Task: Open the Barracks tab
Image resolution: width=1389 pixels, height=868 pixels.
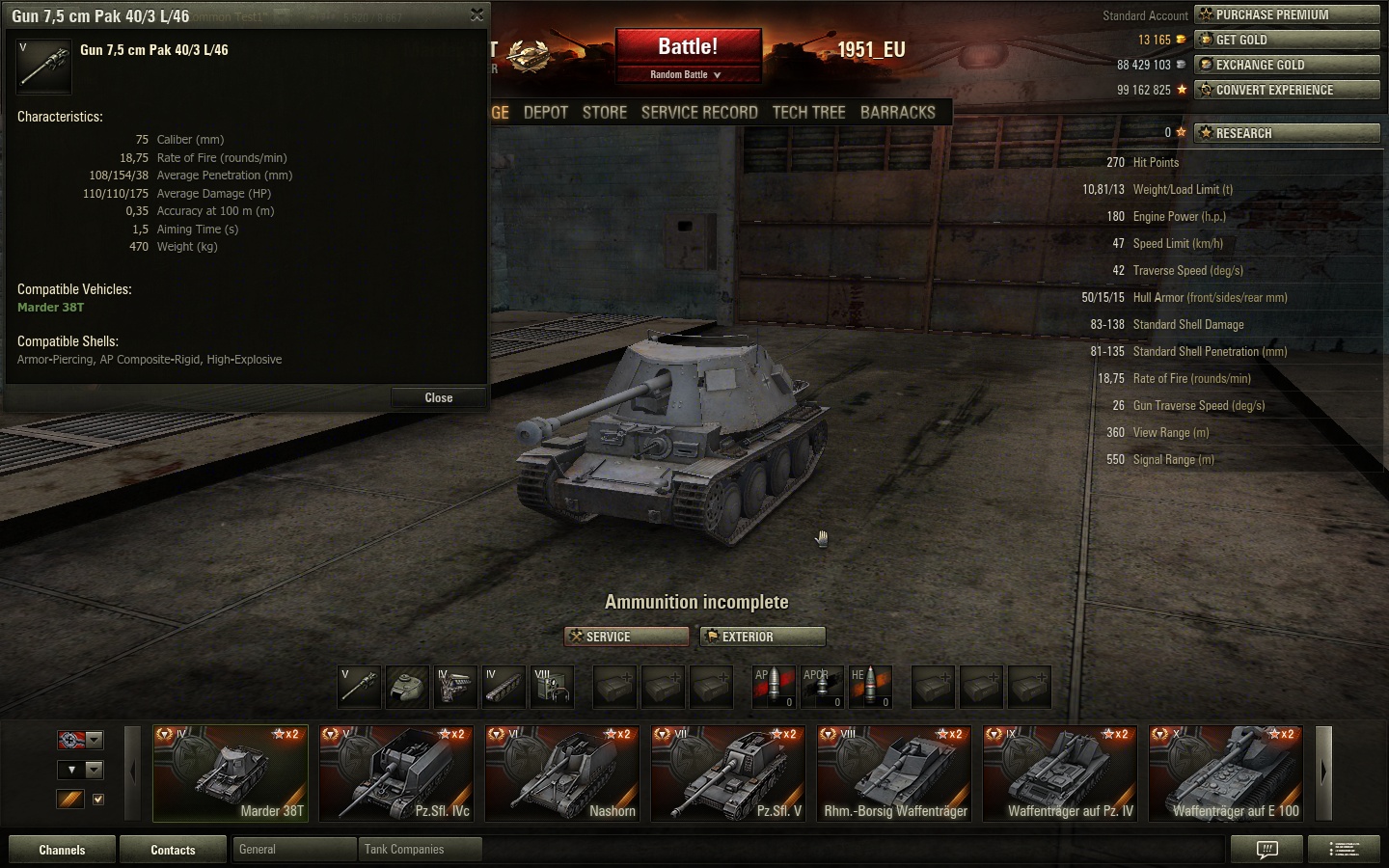Action: pos(898,112)
